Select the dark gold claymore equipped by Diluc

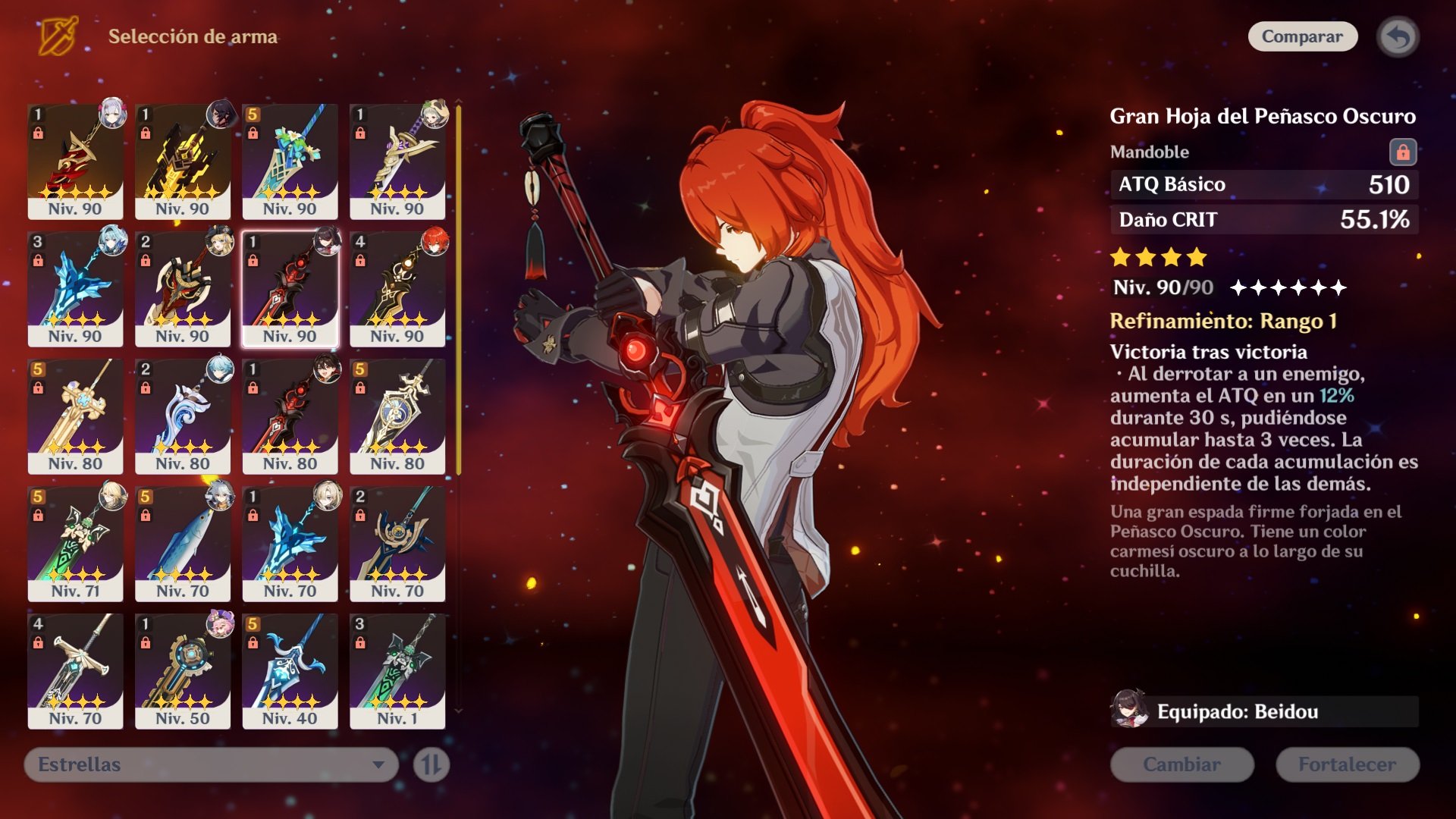[397, 288]
